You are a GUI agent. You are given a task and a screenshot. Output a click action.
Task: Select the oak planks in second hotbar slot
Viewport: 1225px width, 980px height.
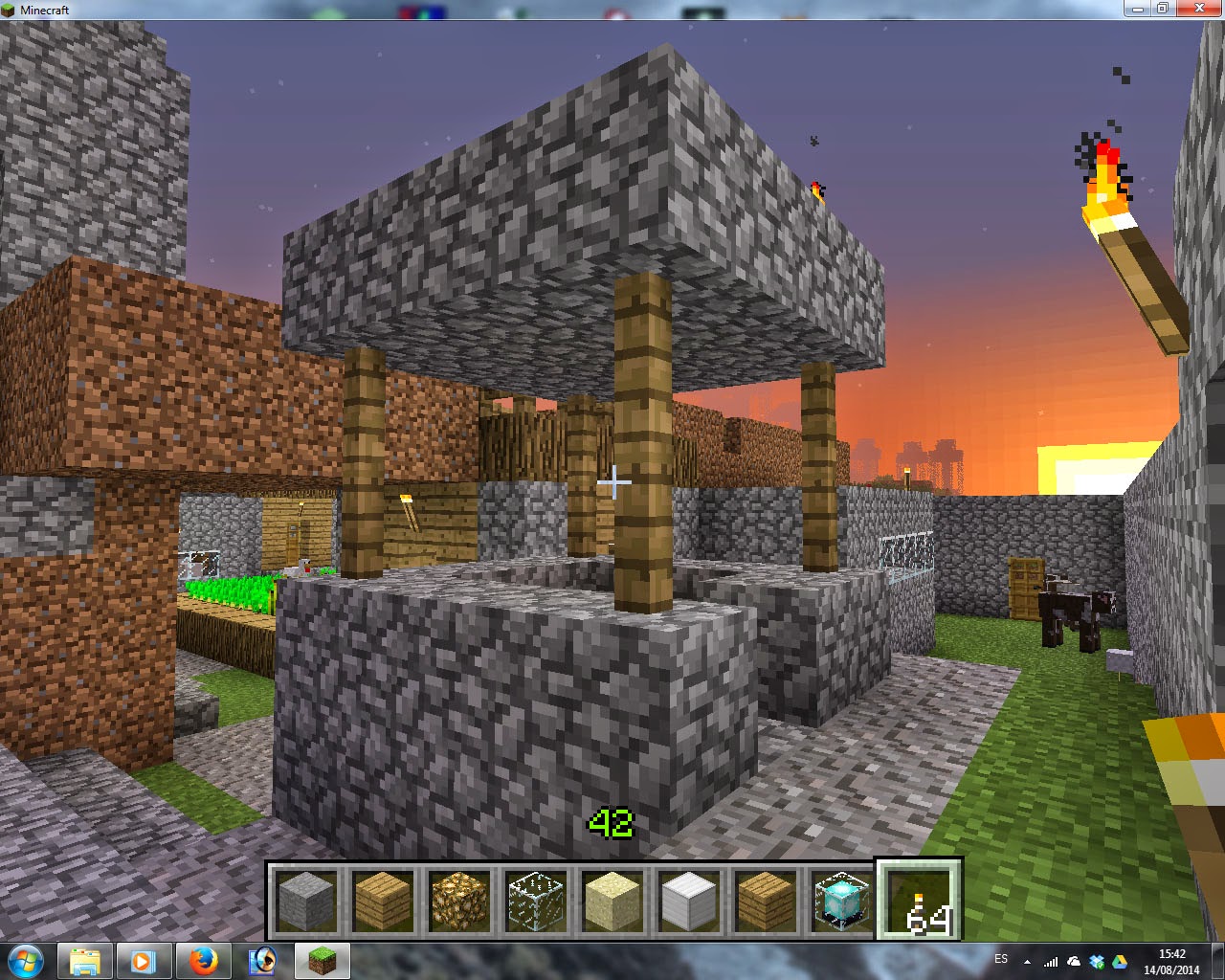[383, 900]
